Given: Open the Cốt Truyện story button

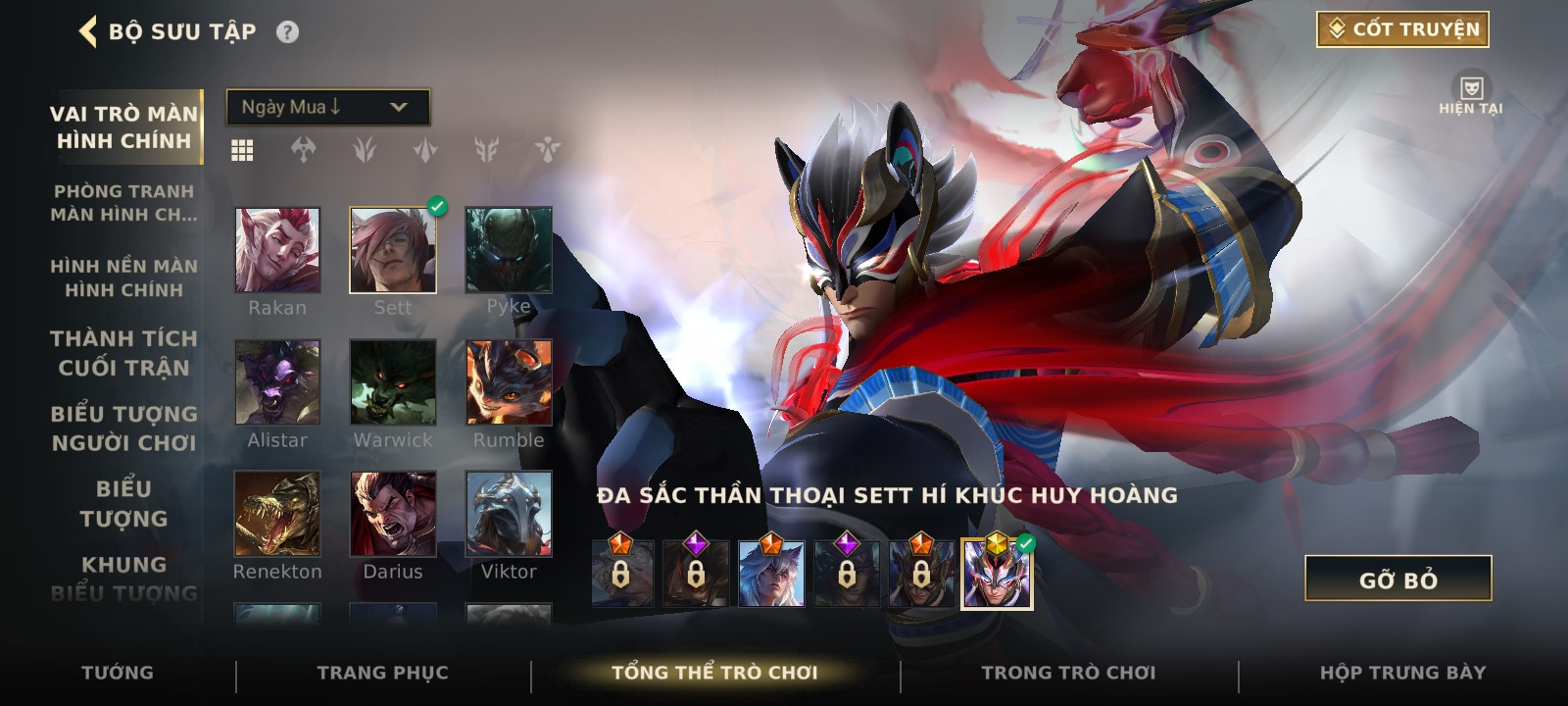Looking at the screenshot, I should tap(1402, 29).
